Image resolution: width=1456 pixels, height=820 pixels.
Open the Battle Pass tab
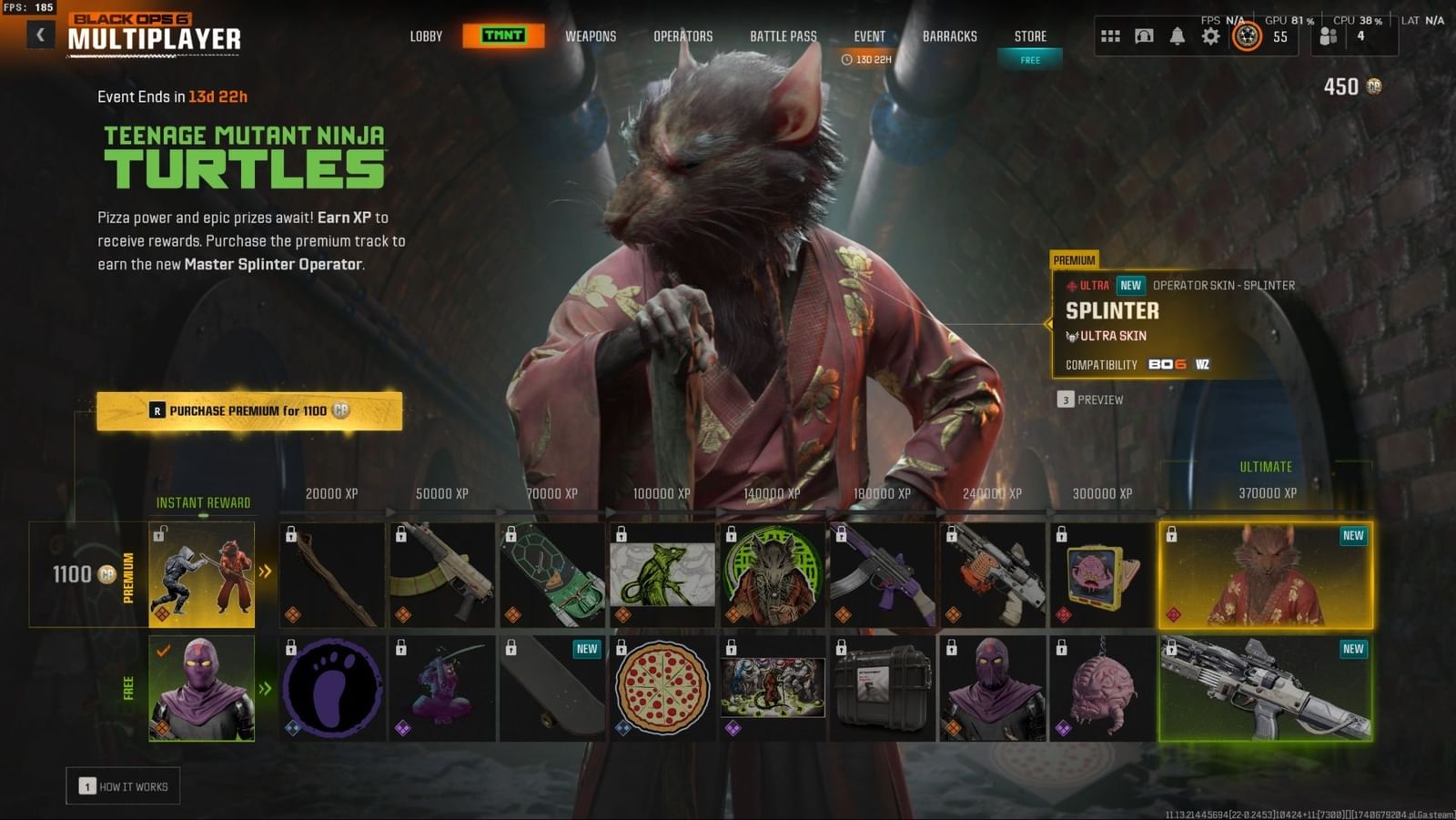coord(782,36)
